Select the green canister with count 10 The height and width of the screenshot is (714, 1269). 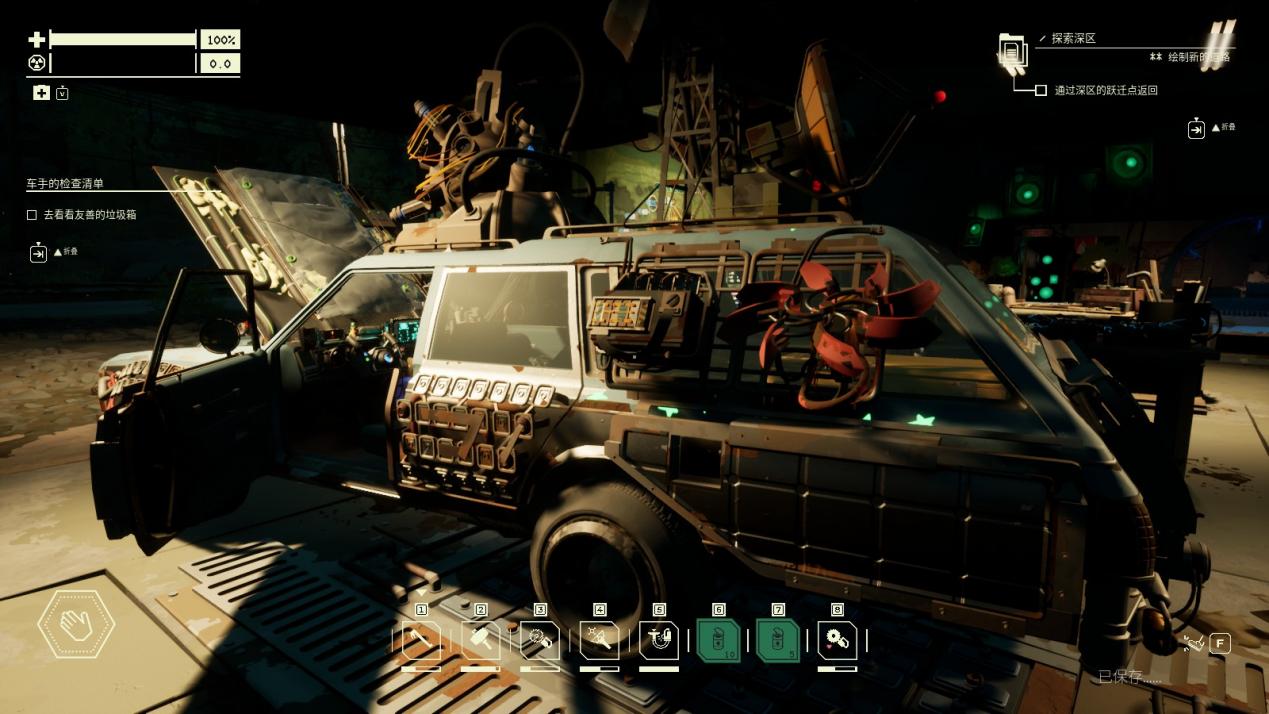pyautogui.click(x=718, y=640)
